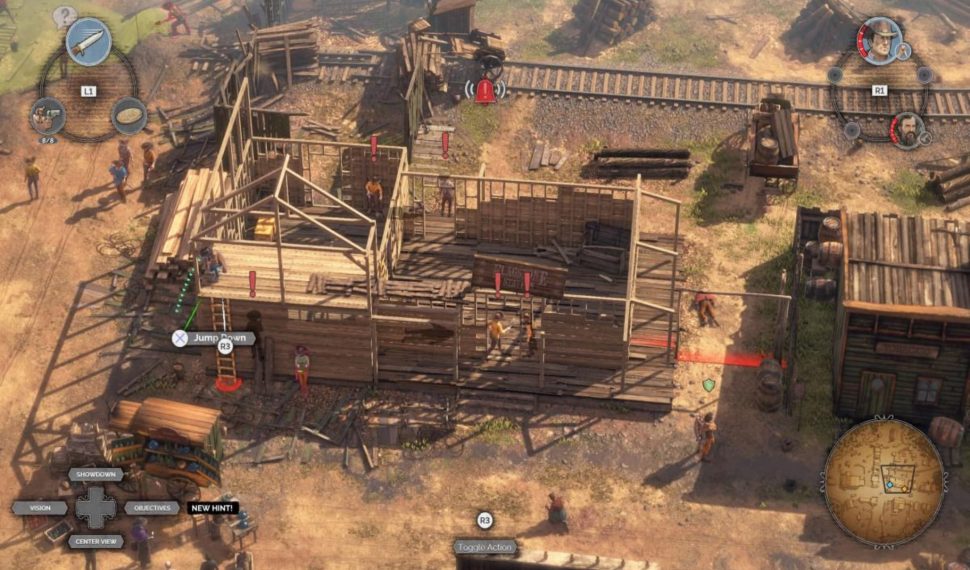Select the throwing knife ability
Image resolution: width=970 pixels, height=570 pixels.
(88, 42)
